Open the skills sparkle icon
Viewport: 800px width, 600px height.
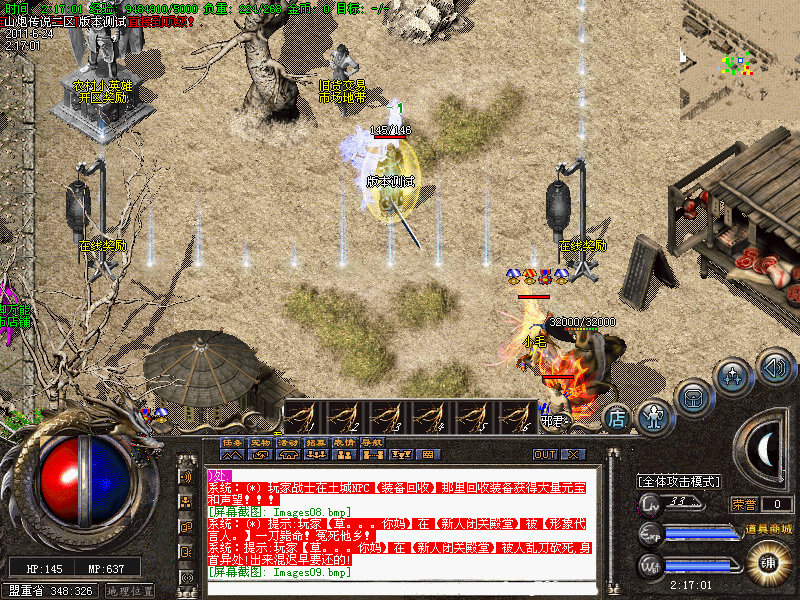click(733, 377)
